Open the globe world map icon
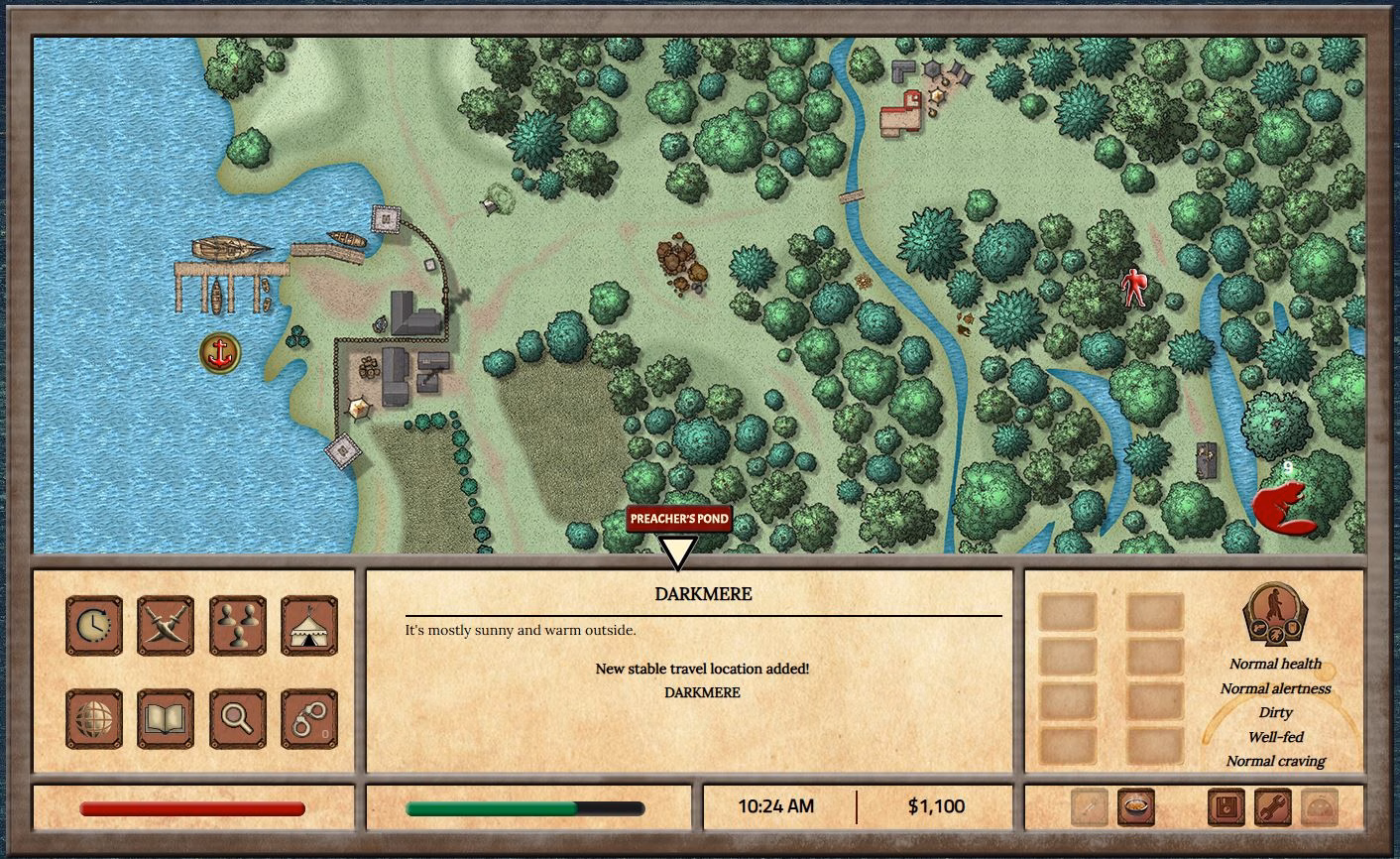This screenshot has height=859, width=1400. 94,719
